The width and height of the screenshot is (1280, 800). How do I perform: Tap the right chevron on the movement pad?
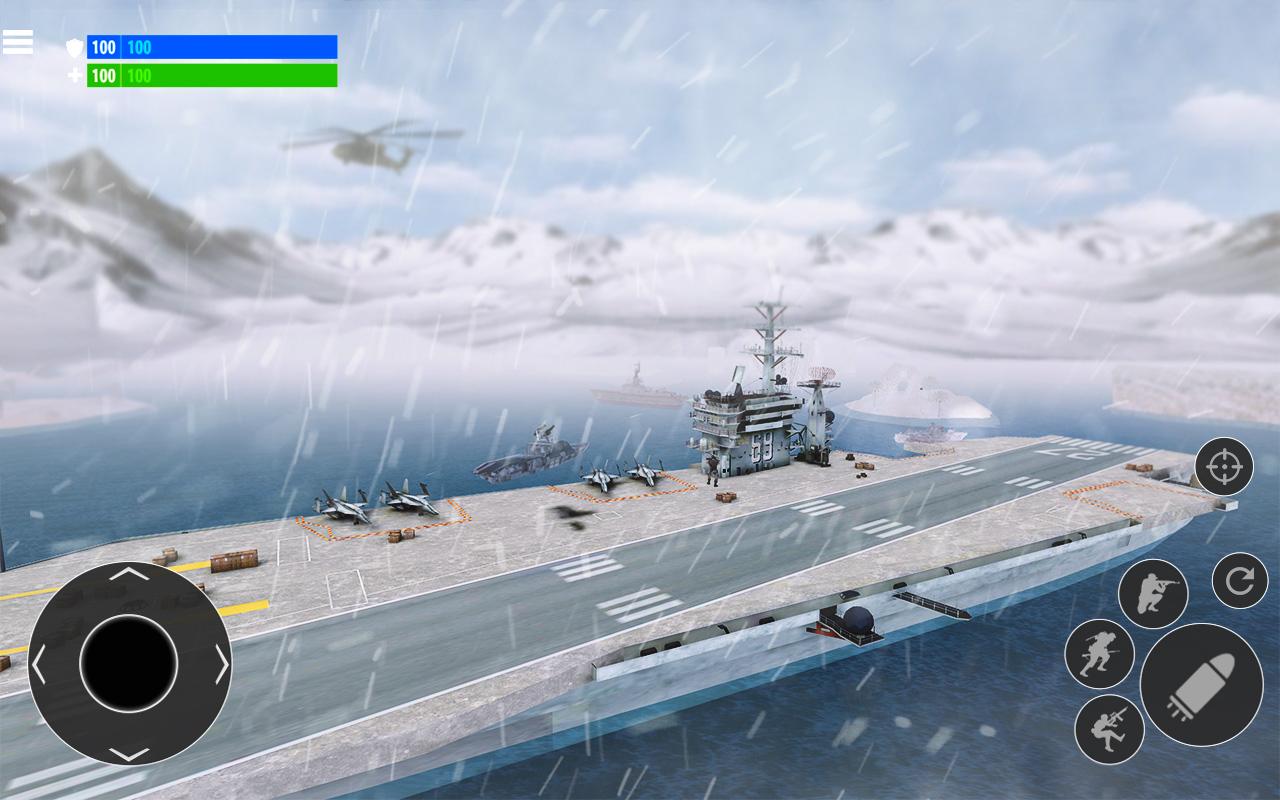(222, 662)
